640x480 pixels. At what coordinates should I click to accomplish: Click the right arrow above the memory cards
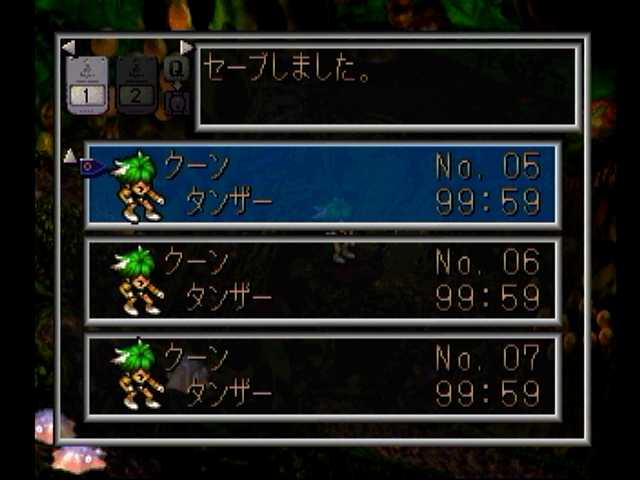click(x=186, y=47)
